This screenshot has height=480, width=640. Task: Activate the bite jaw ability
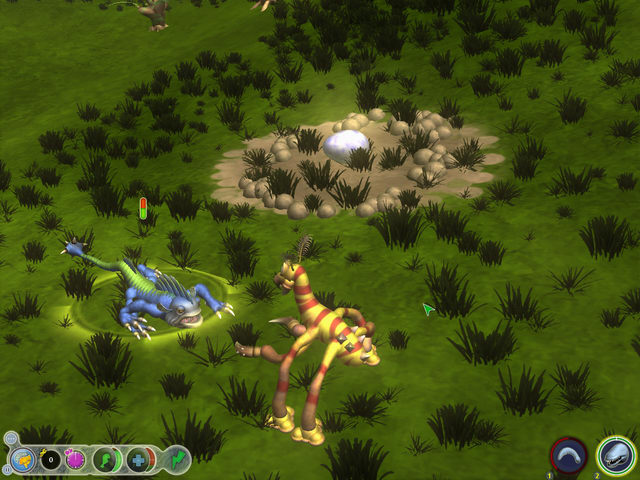(x=616, y=456)
